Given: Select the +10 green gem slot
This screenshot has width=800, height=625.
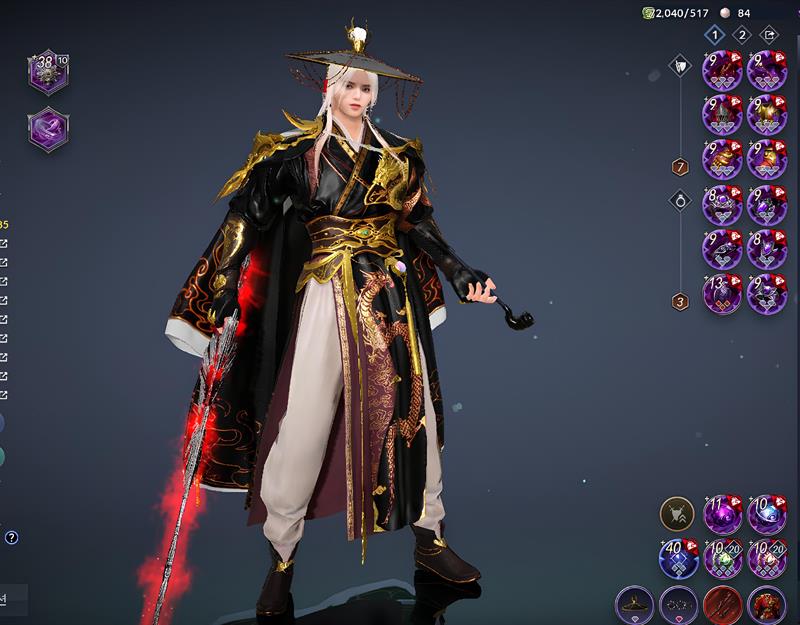Looking at the screenshot, I should click(x=722, y=559).
